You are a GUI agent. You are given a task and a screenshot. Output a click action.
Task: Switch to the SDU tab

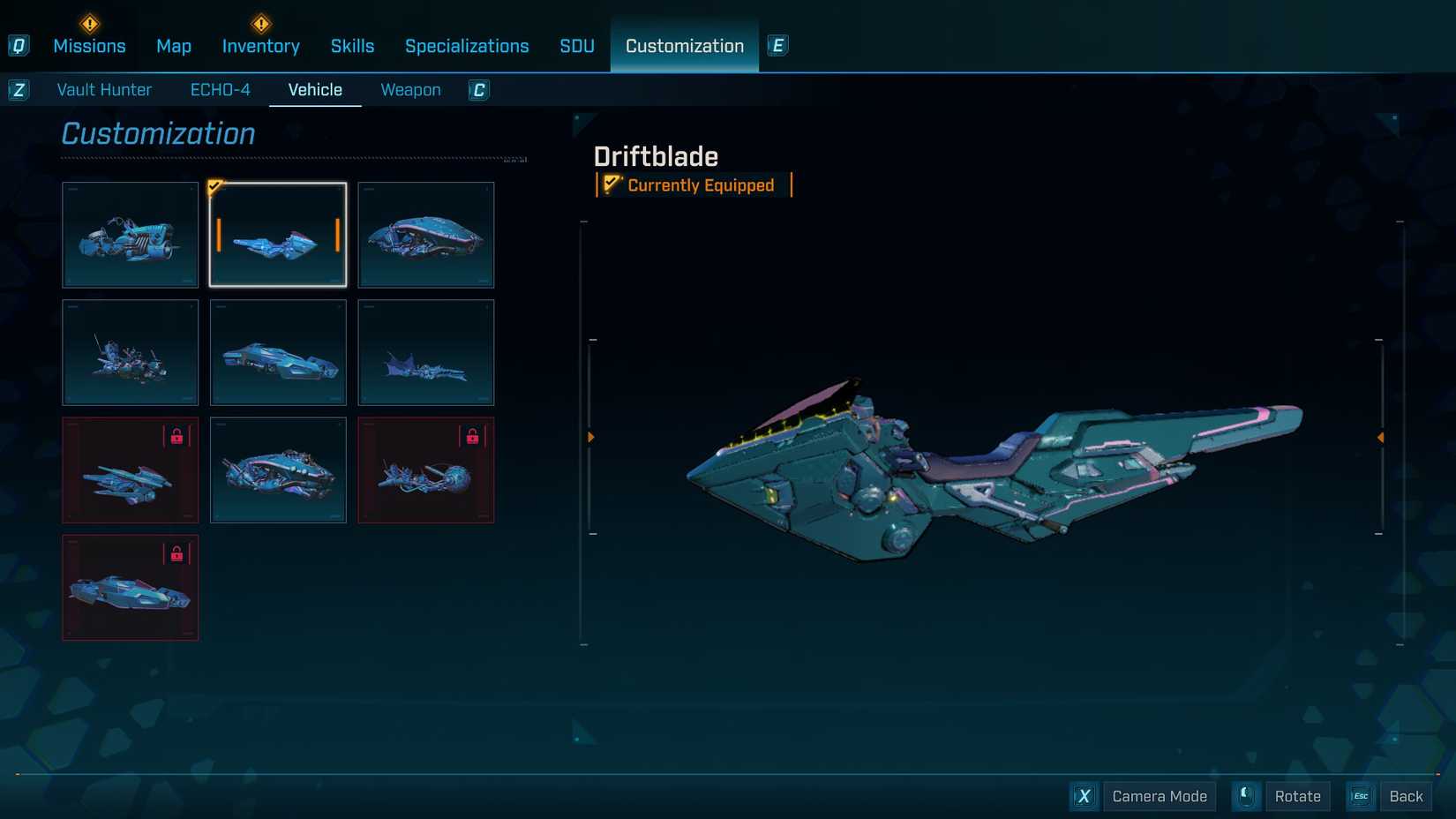click(x=577, y=46)
